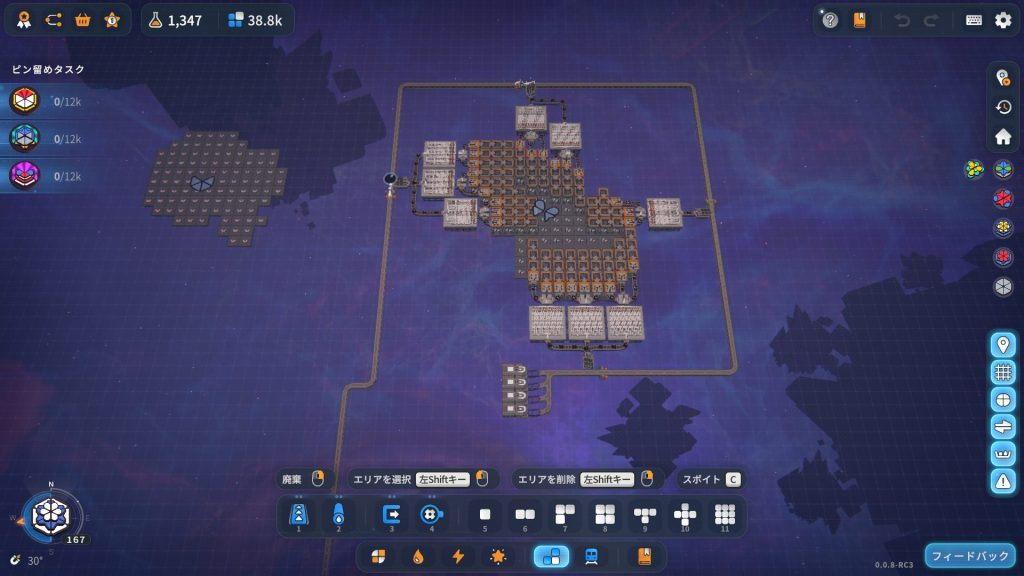The width and height of the screenshot is (1024, 576).
Task: Switch to the fluids droplet category
Action: coord(418,557)
